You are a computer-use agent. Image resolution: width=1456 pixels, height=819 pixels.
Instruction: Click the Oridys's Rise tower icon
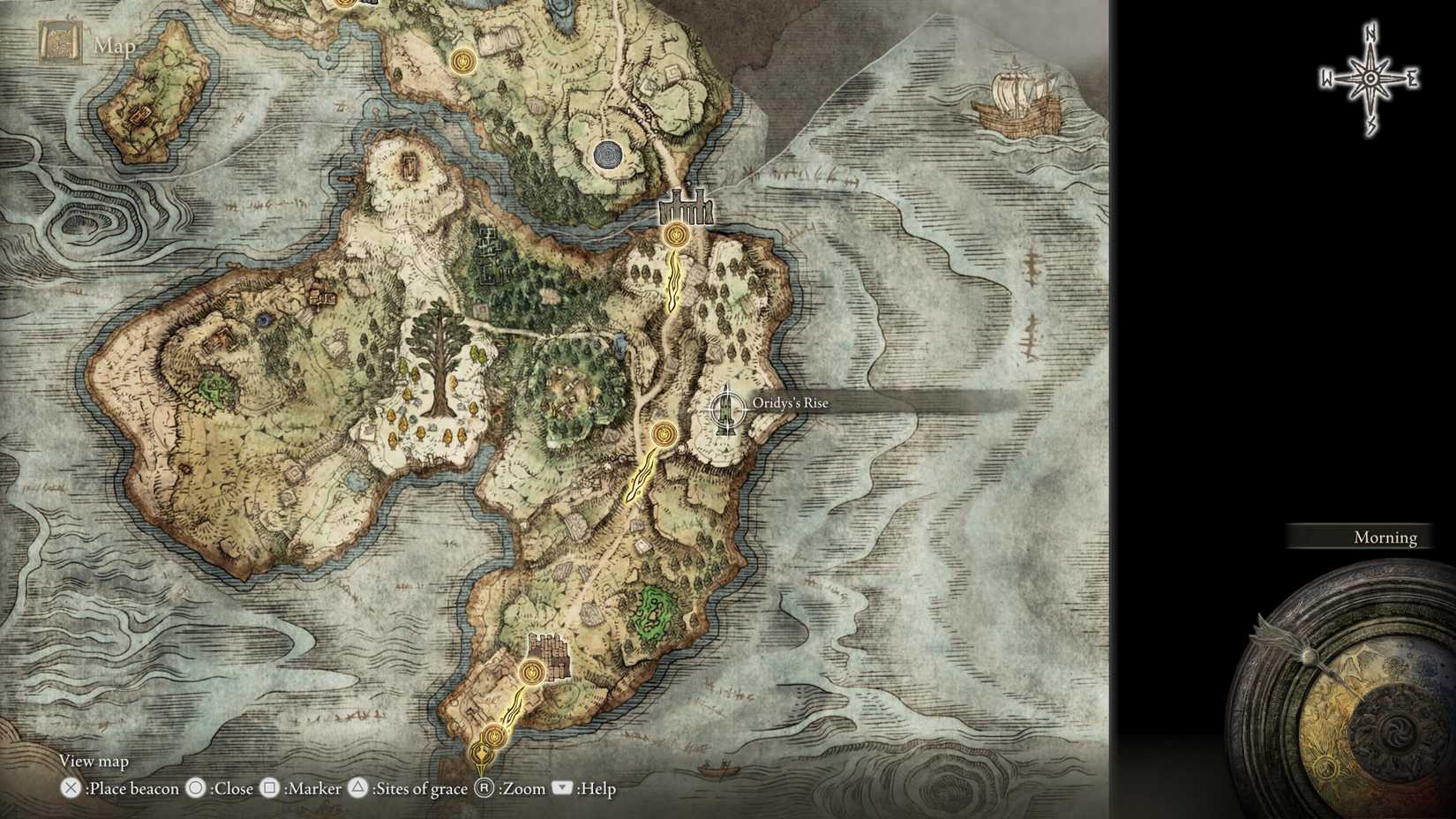(x=725, y=409)
